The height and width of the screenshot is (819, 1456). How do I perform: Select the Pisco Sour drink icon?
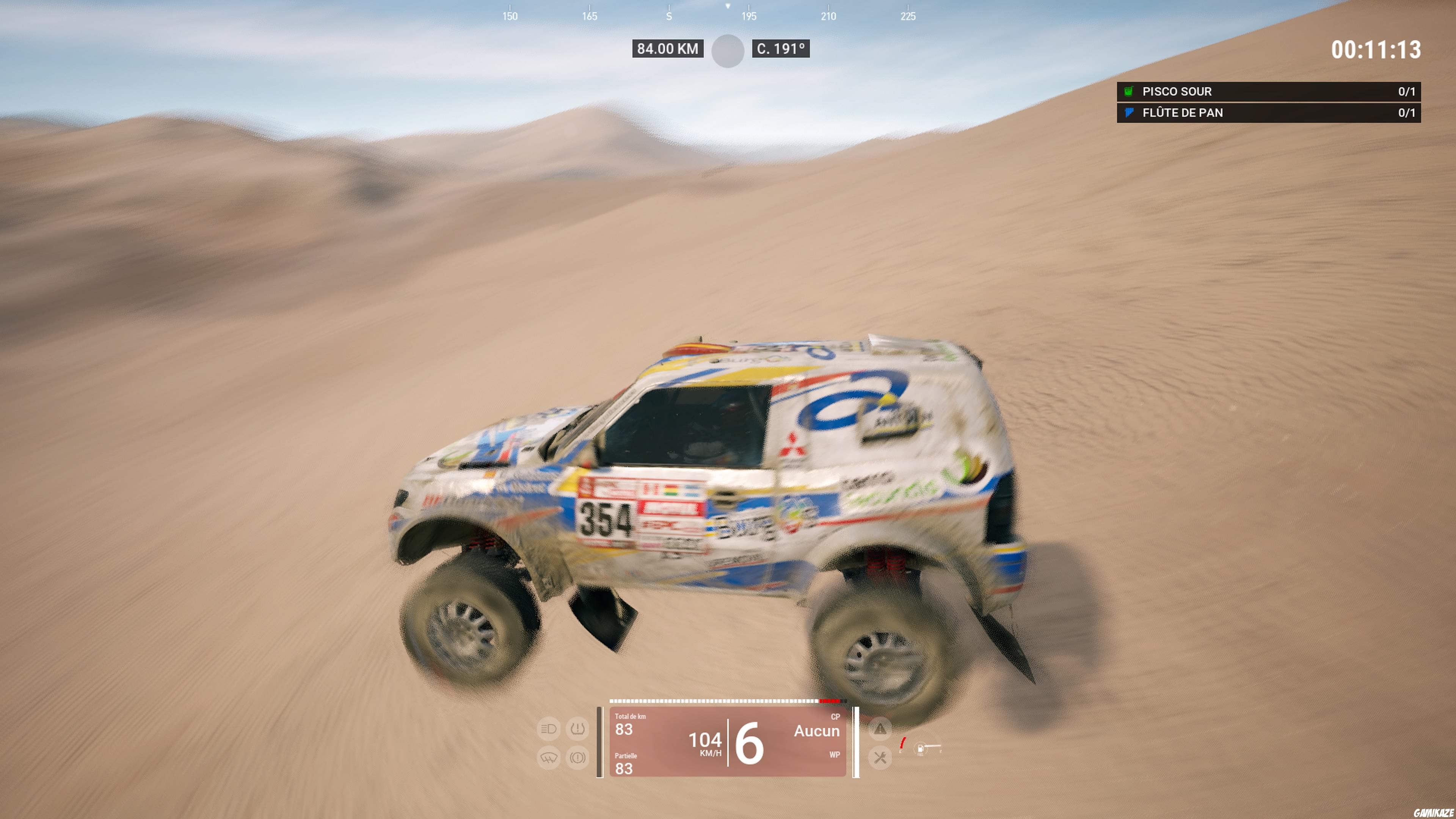pyautogui.click(x=1129, y=91)
